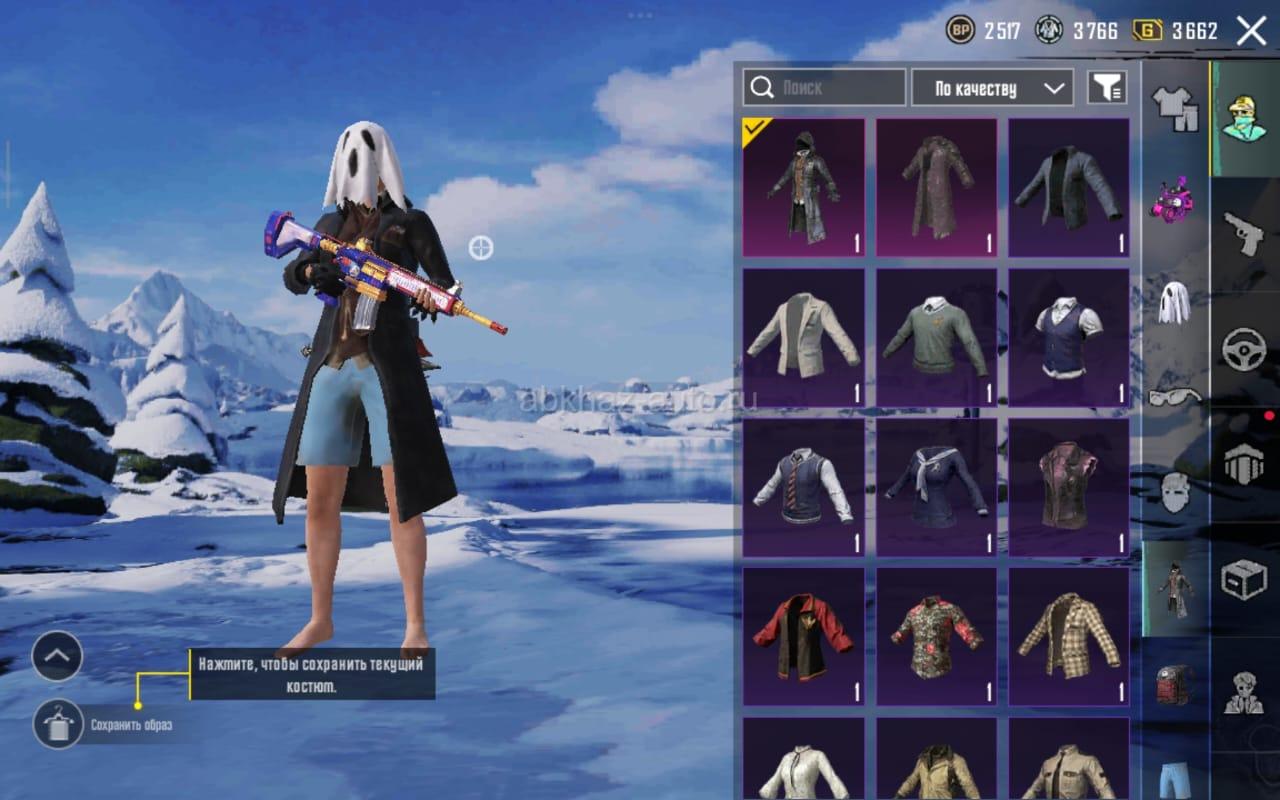Click Сохранить образ hanger button
Image resolution: width=1280 pixels, height=800 pixels.
coord(58,724)
